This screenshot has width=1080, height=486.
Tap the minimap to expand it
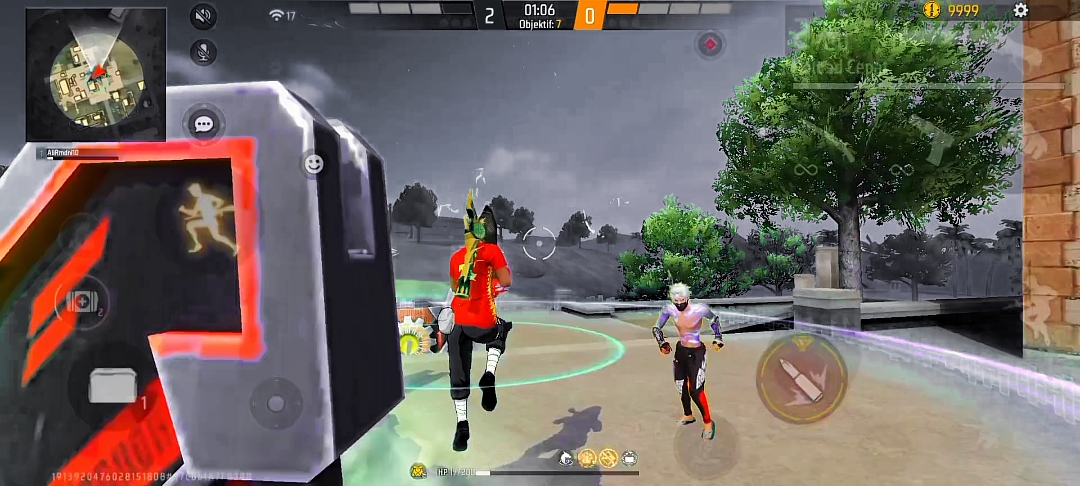[96, 75]
